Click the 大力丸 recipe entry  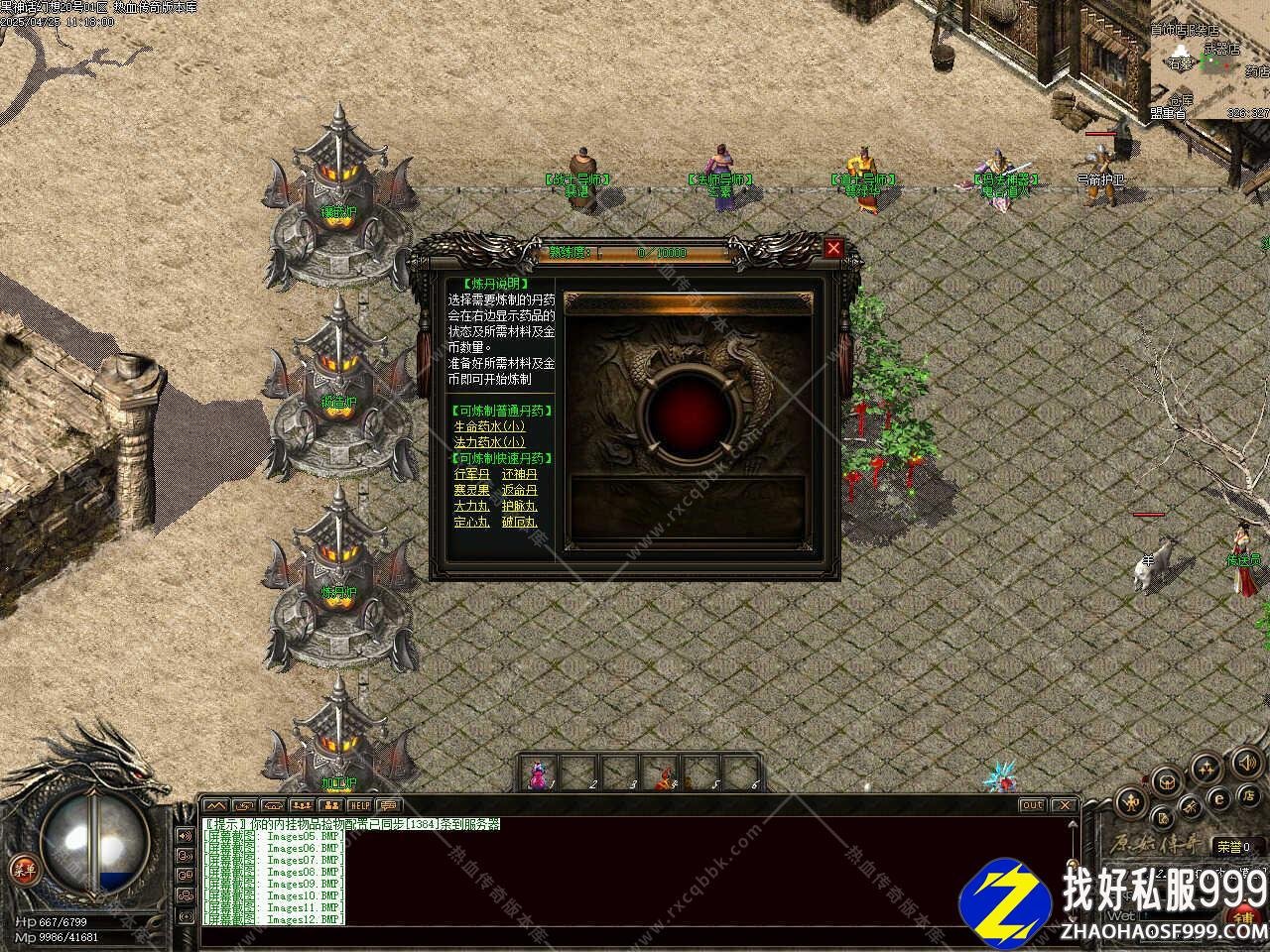[x=471, y=506]
